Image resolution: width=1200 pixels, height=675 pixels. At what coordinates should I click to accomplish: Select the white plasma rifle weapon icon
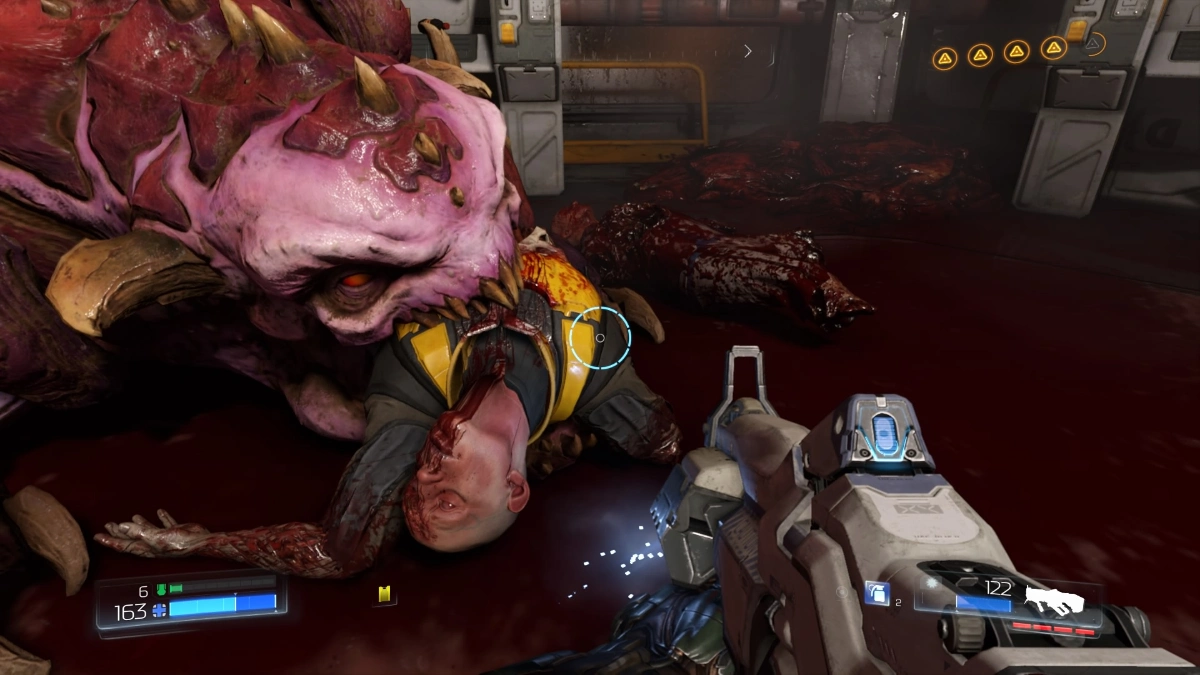pos(1054,600)
